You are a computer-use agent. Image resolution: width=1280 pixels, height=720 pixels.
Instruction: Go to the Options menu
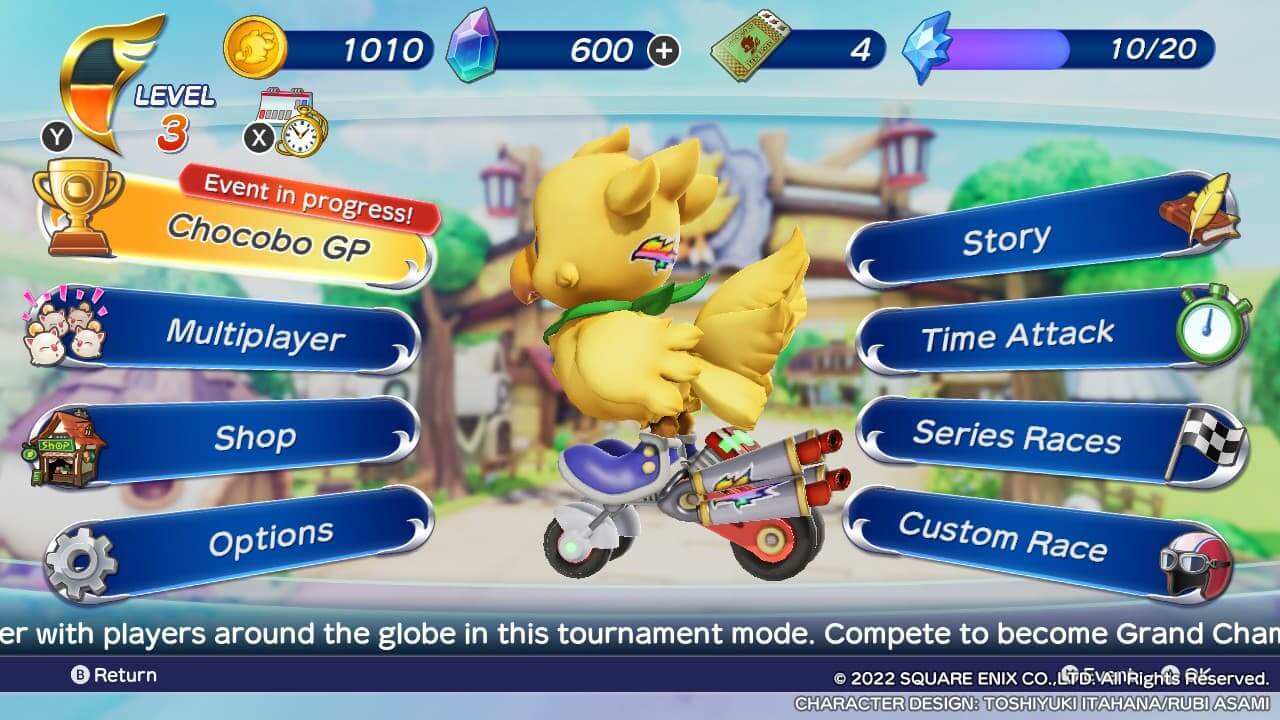(270, 540)
